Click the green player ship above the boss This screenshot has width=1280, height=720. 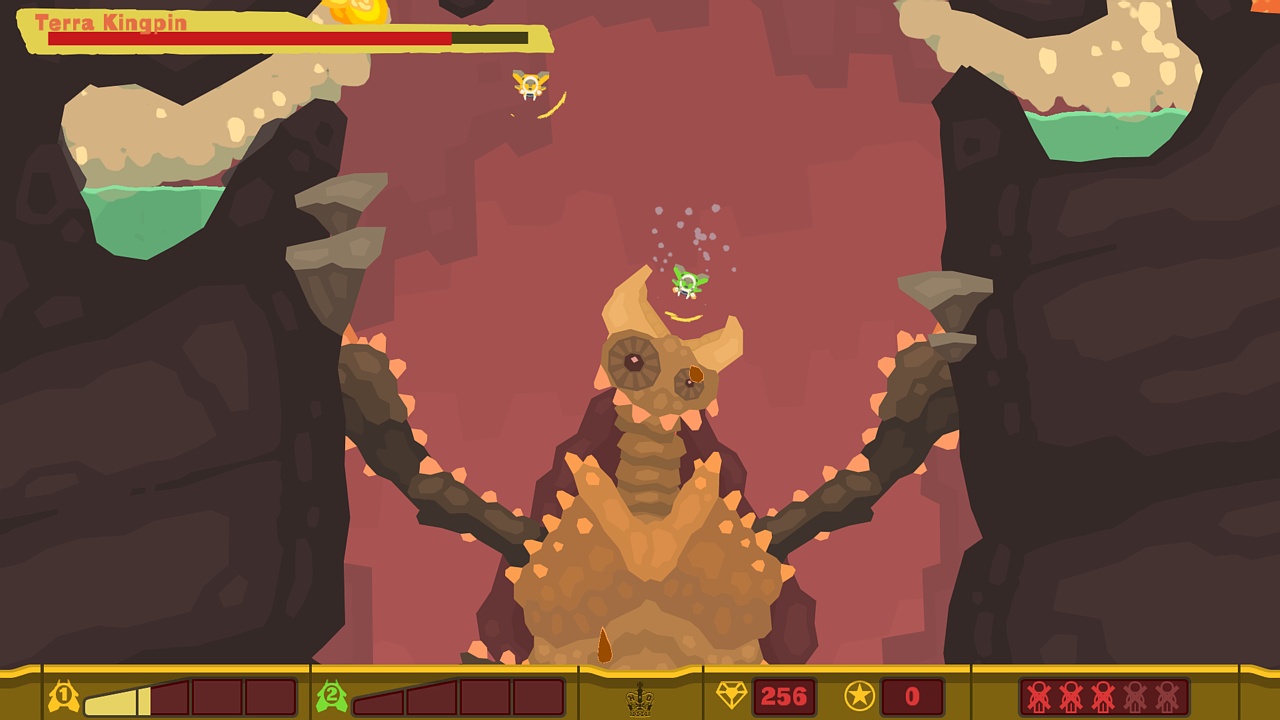point(687,283)
